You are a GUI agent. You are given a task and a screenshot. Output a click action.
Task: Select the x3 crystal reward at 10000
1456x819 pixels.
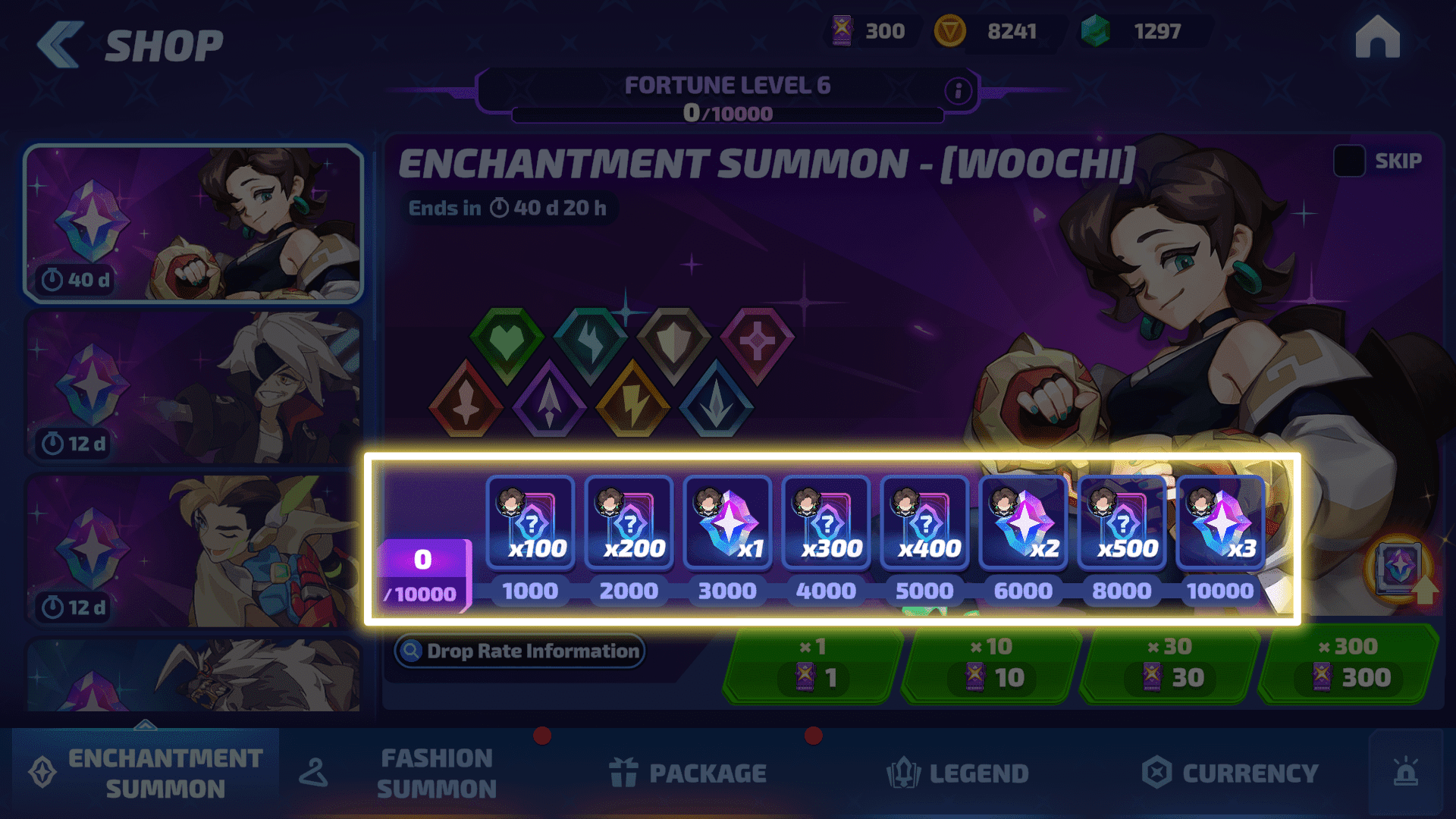1220,523
